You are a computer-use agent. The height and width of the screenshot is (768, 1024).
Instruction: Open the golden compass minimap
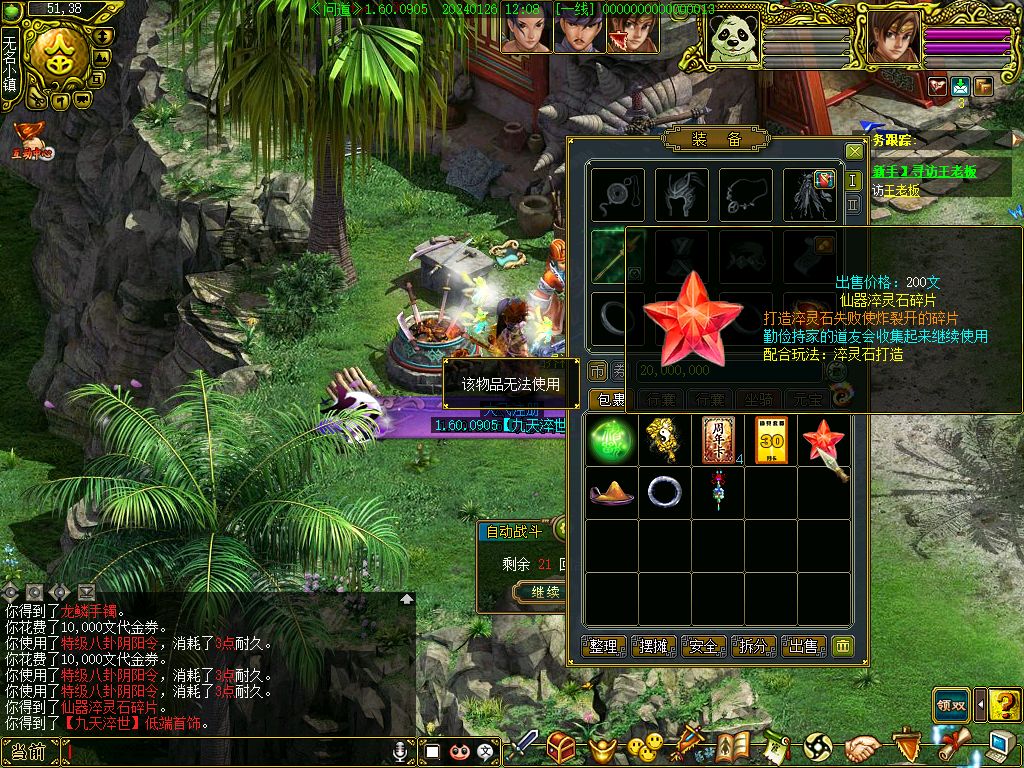point(61,58)
